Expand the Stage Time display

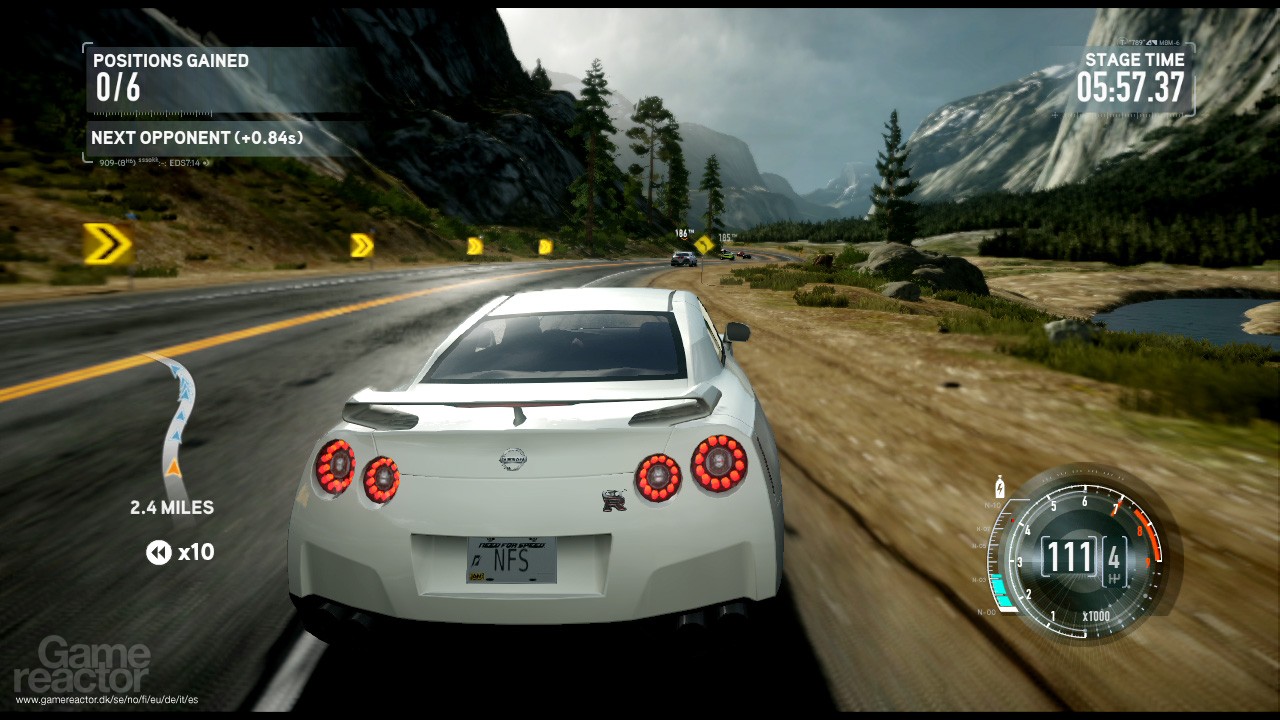[x=1135, y=75]
